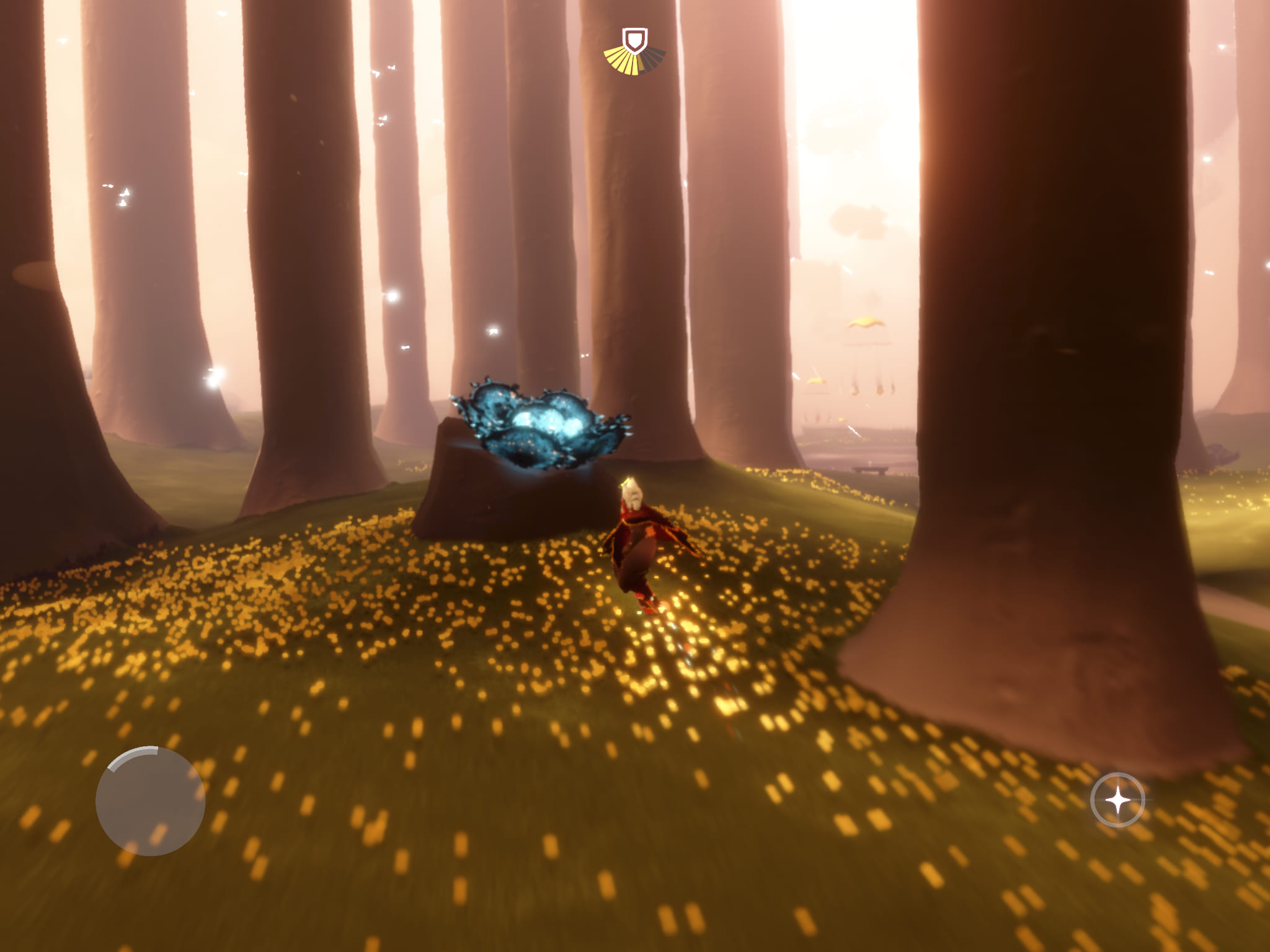Tap the four-point star fly button
This screenshot has width=1270, height=952.
[1117, 800]
